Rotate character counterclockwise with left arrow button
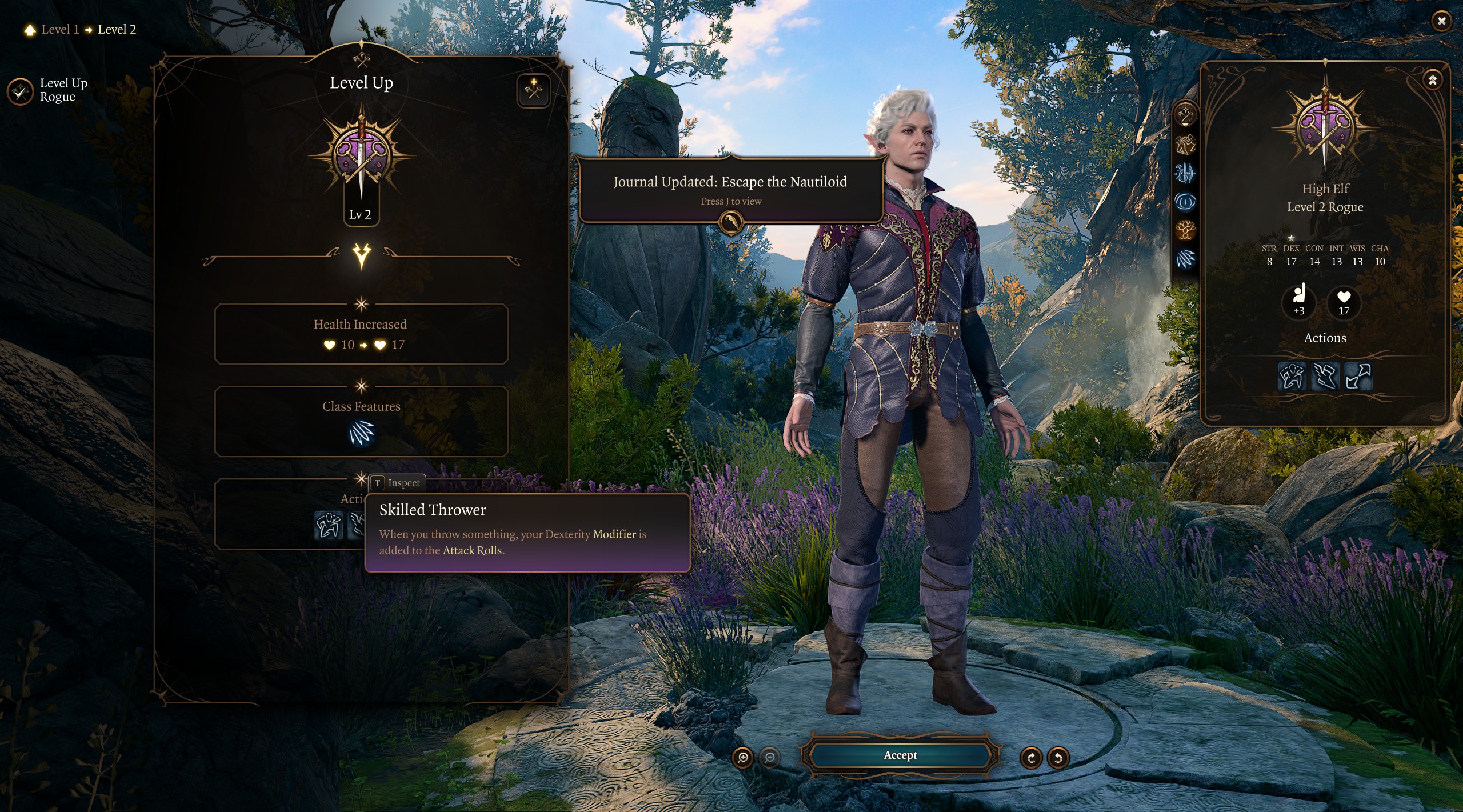 pyautogui.click(x=1058, y=758)
